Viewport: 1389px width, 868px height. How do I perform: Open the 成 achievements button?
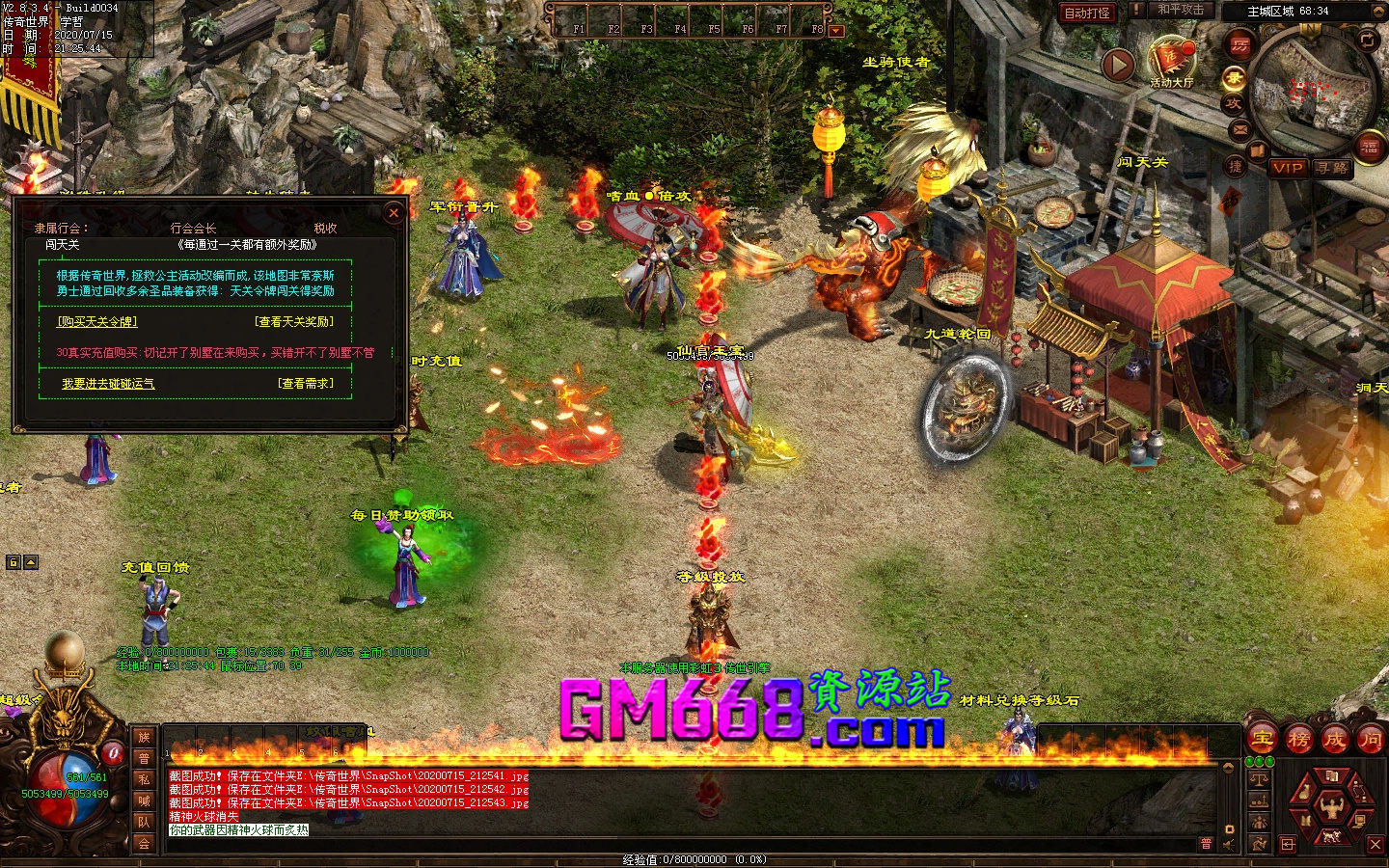click(x=1335, y=740)
